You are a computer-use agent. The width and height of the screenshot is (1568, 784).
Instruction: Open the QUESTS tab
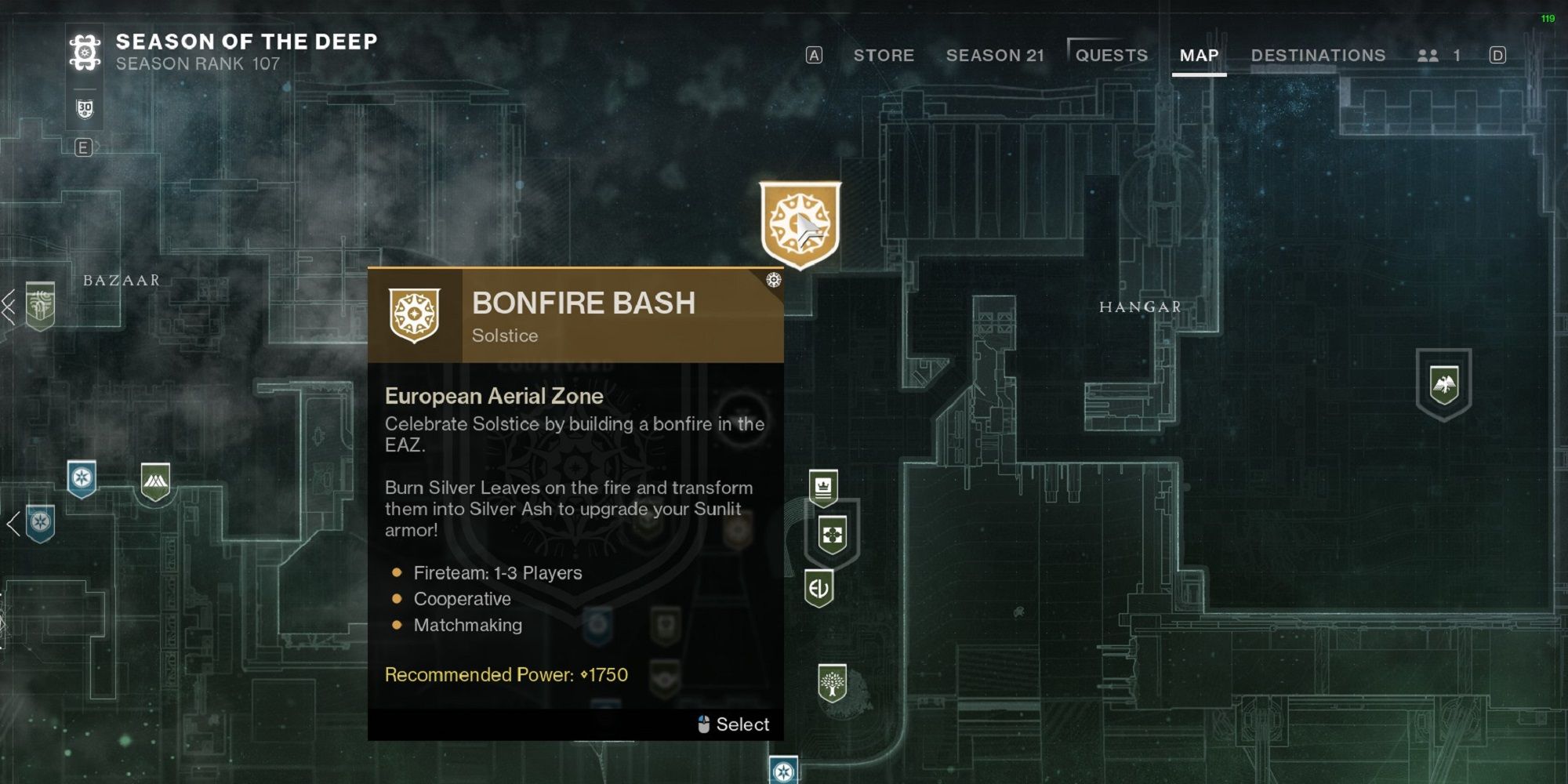tap(1112, 54)
